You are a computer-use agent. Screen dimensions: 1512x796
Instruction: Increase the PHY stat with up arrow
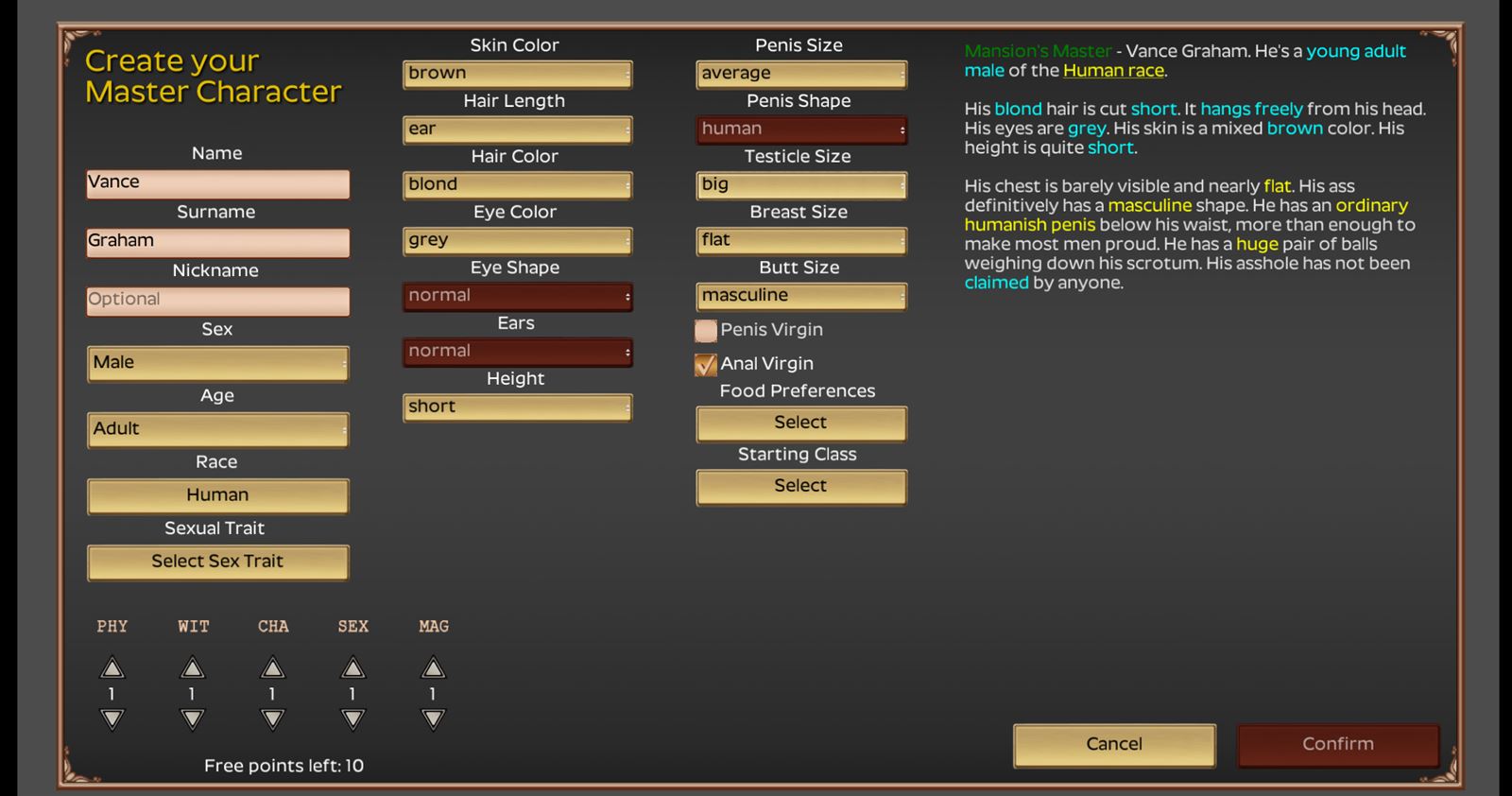click(x=112, y=666)
